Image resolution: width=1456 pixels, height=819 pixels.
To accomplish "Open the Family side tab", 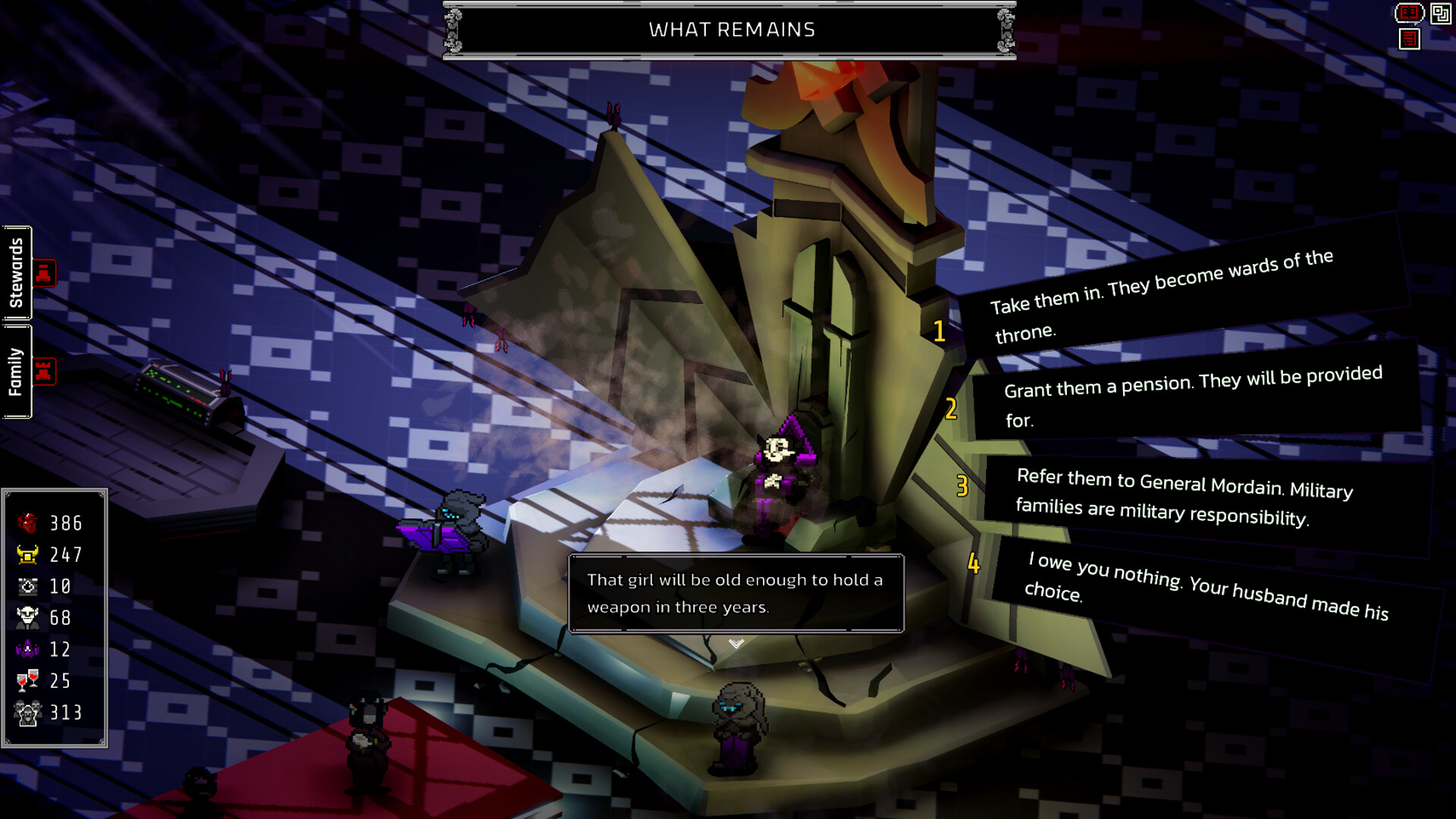I will tap(17, 372).
